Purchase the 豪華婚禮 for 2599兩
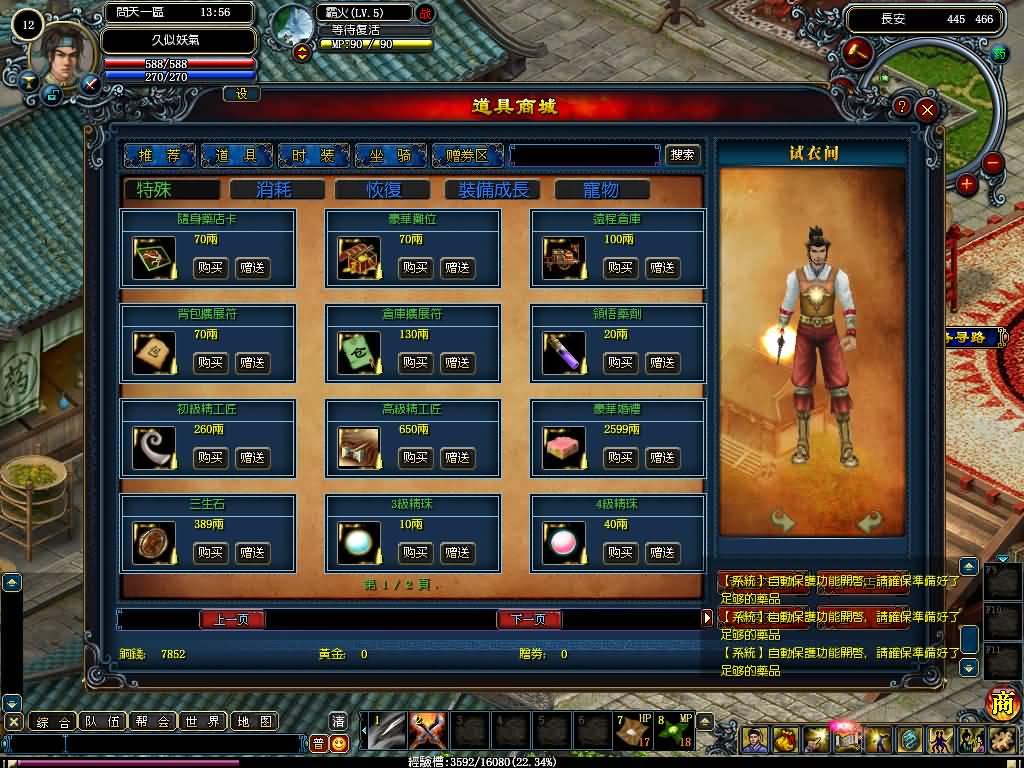1024x768 pixels. point(620,457)
